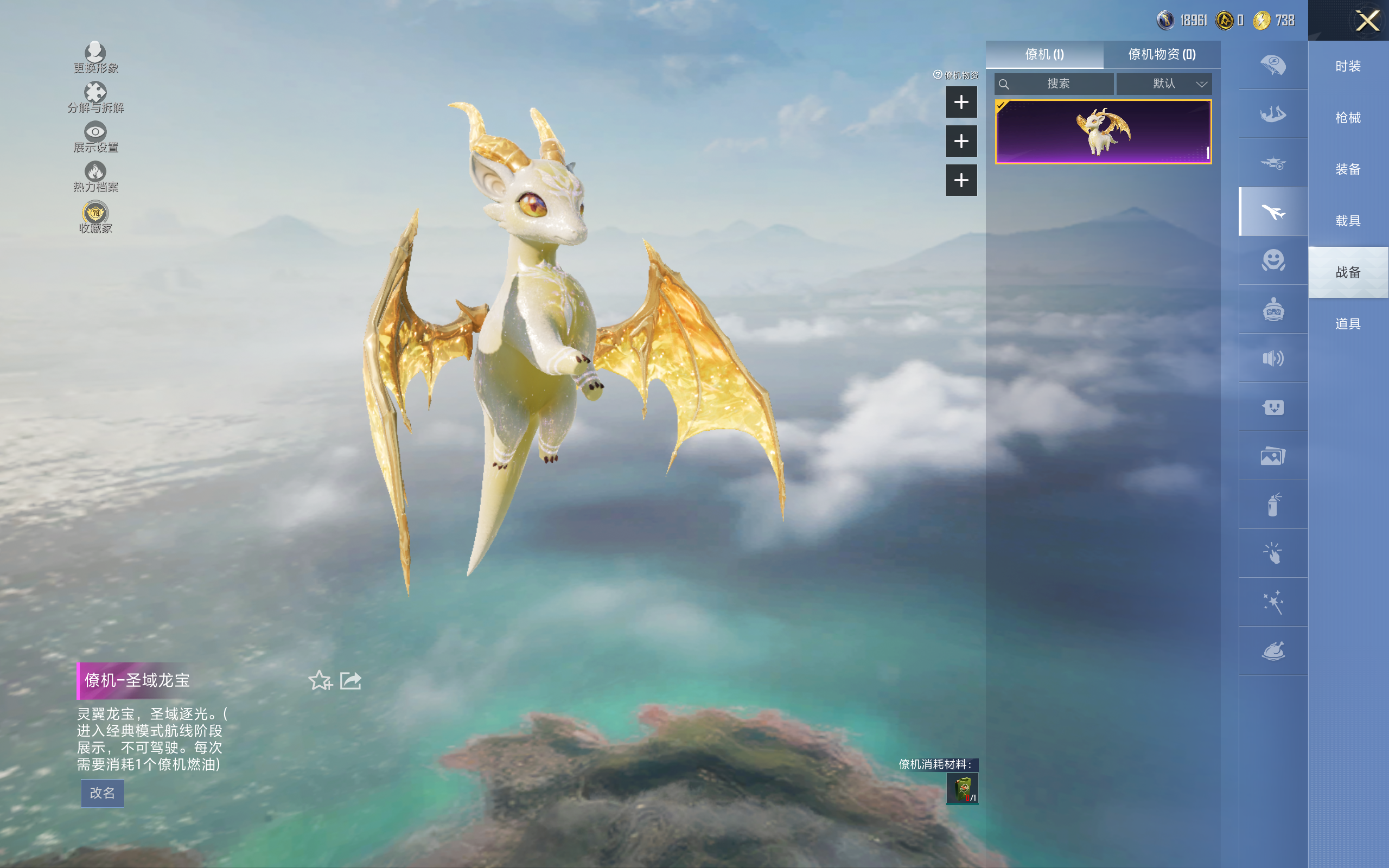1389x868 pixels.
Task: Open the 默认 sort dropdown
Action: point(1164,84)
